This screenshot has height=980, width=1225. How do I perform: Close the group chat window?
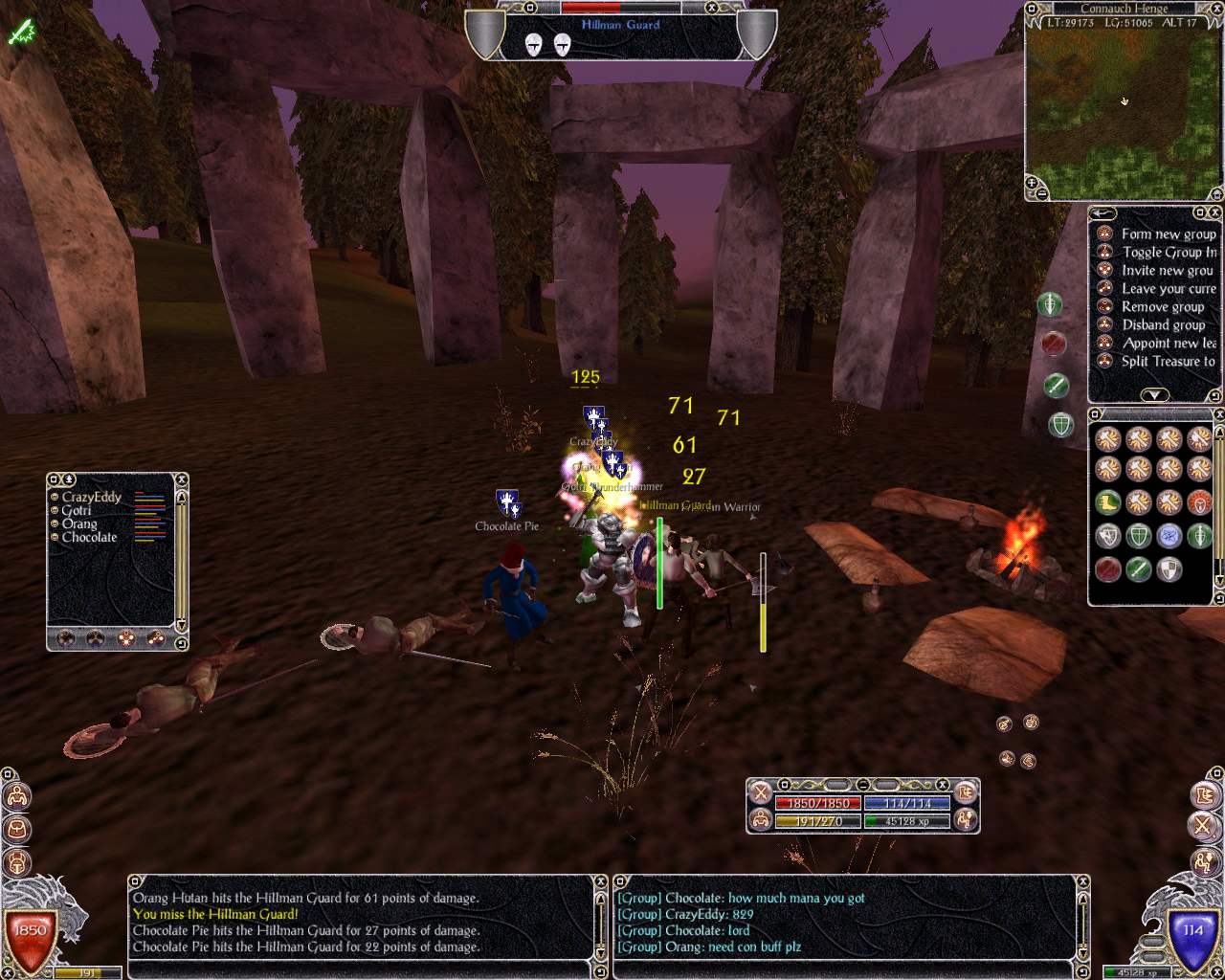1083,882
